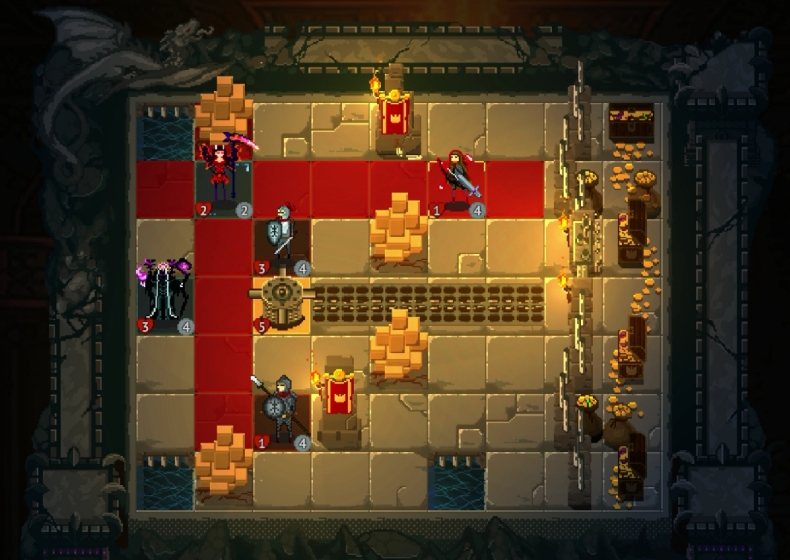Choose the skeleton knight with round shield

[282, 237]
